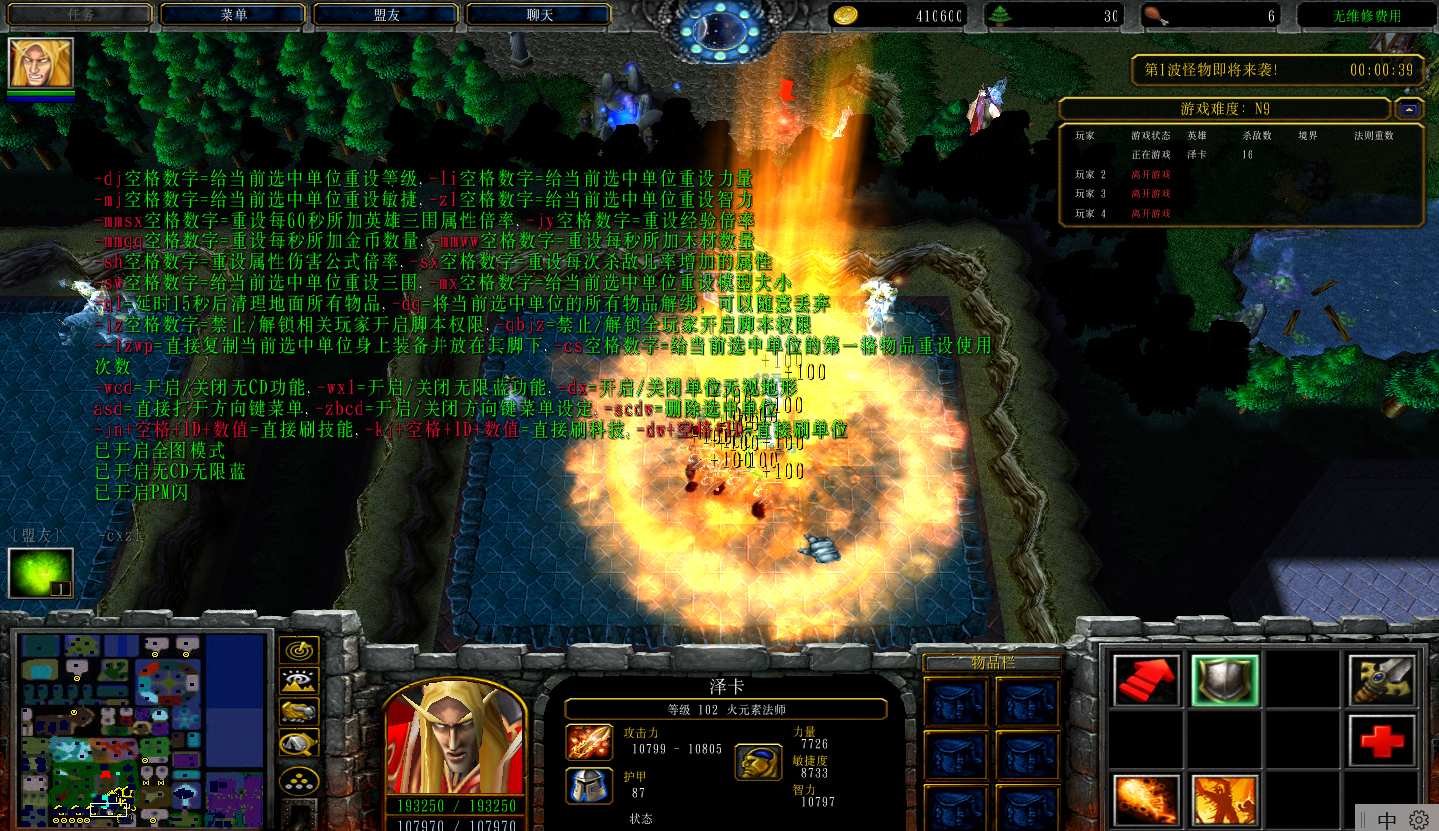
Task: Click on the minimap
Action: coord(140,728)
